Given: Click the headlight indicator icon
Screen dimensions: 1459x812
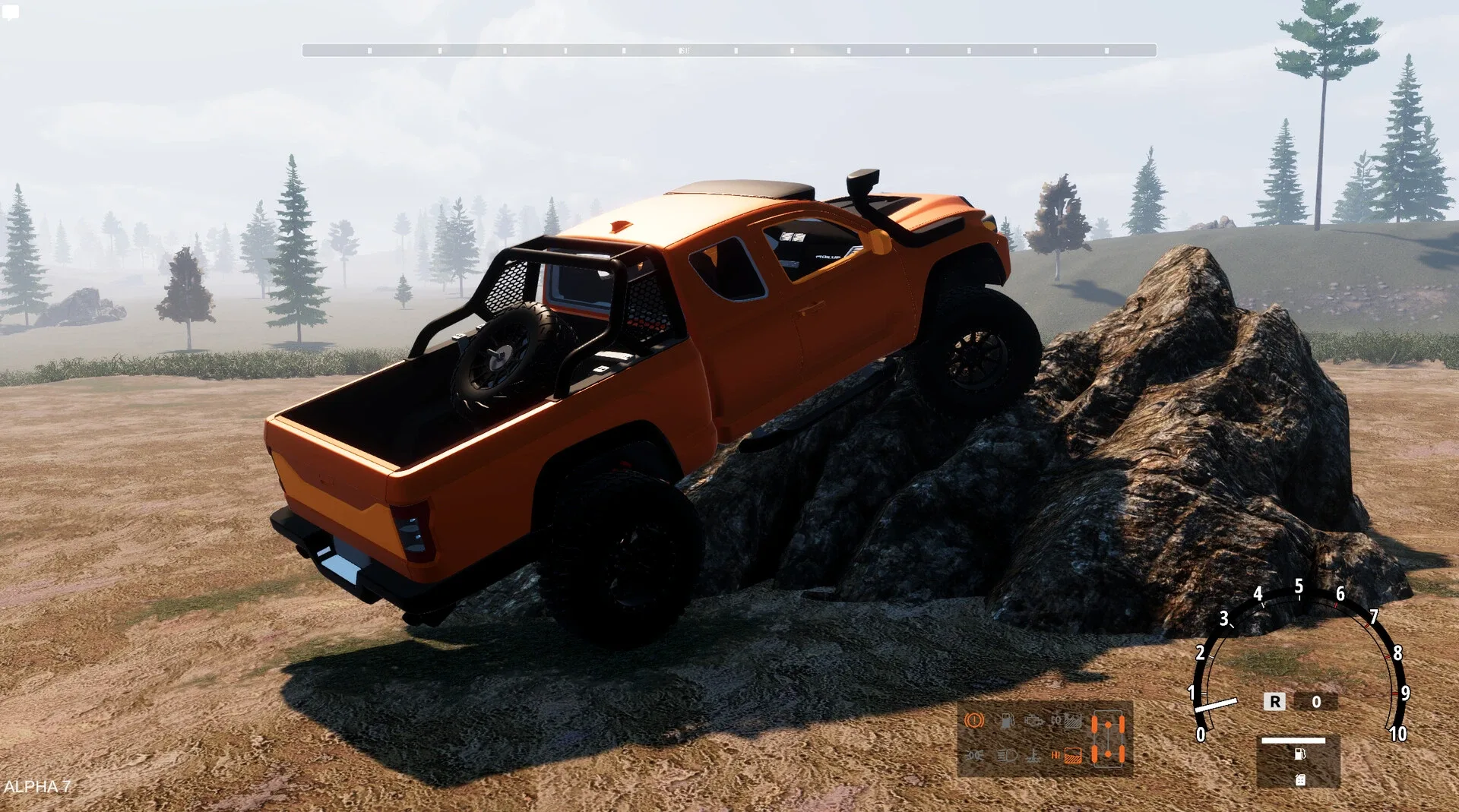Looking at the screenshot, I should [1007, 755].
